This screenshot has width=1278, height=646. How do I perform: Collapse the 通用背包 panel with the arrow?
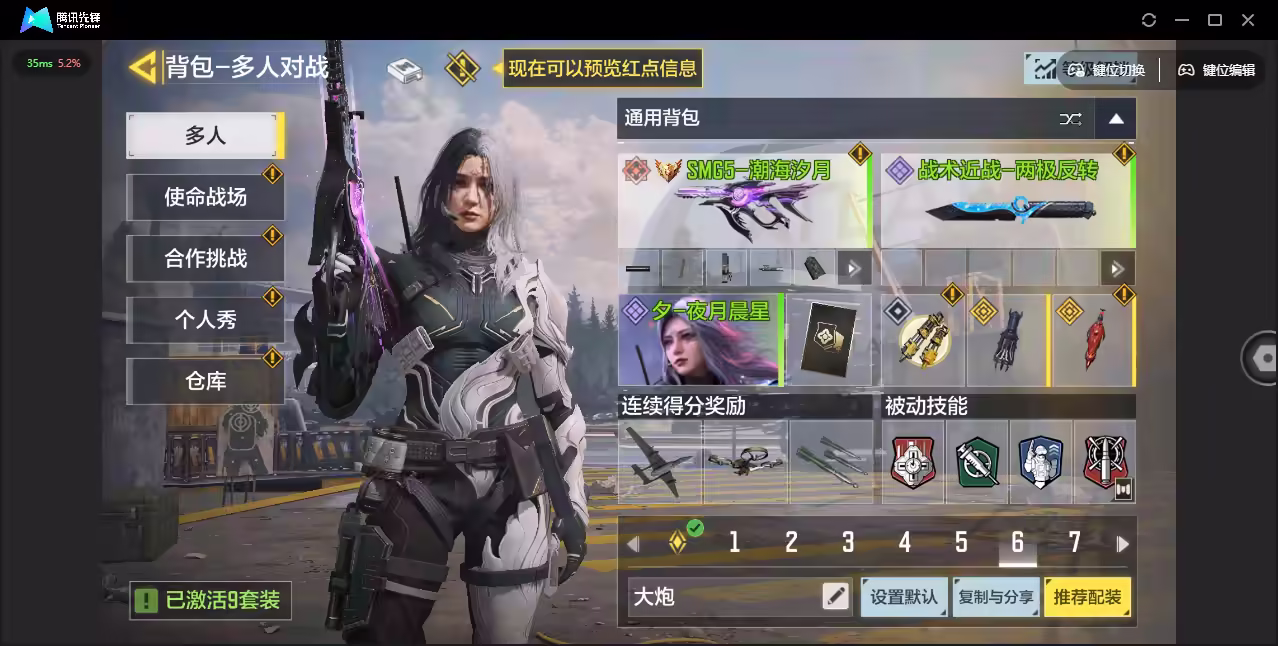(1116, 119)
